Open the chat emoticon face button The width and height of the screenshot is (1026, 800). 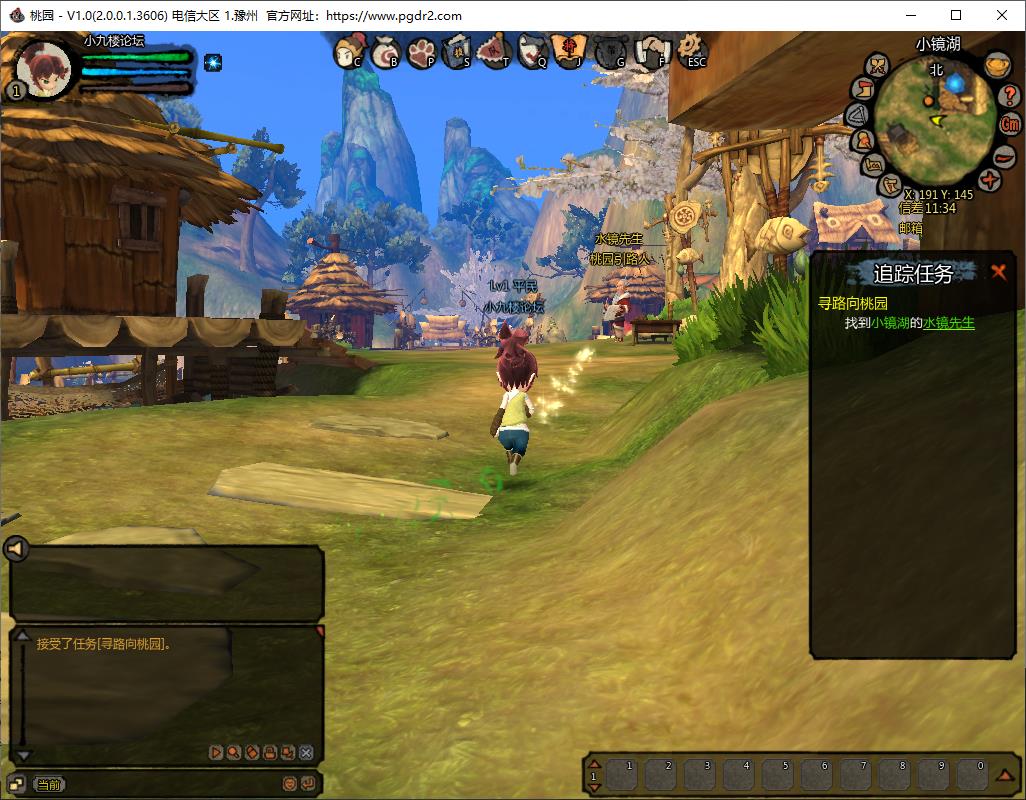[290, 784]
